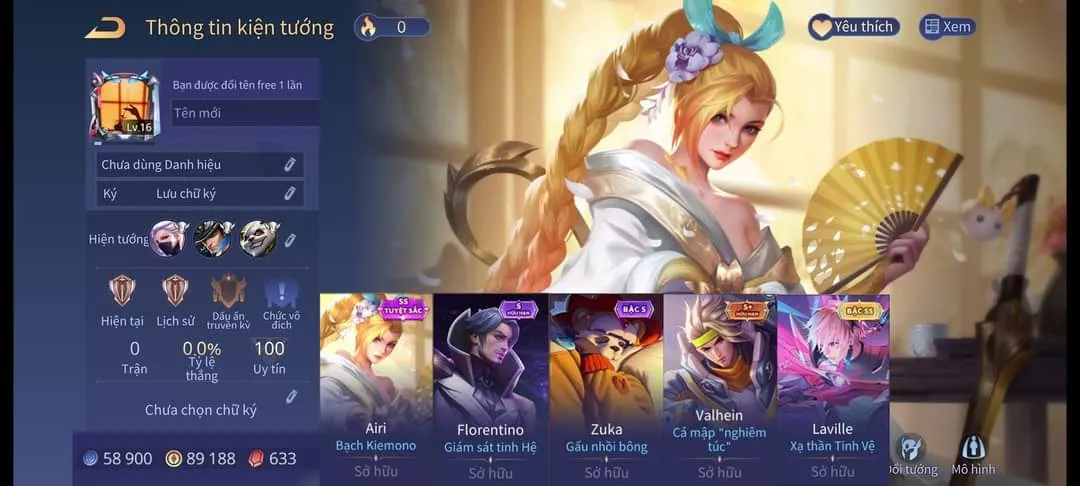1080x486 pixels.
Task: Open the Dấu ấn truyền kỳ tab
Action: pyautogui.click(x=228, y=301)
